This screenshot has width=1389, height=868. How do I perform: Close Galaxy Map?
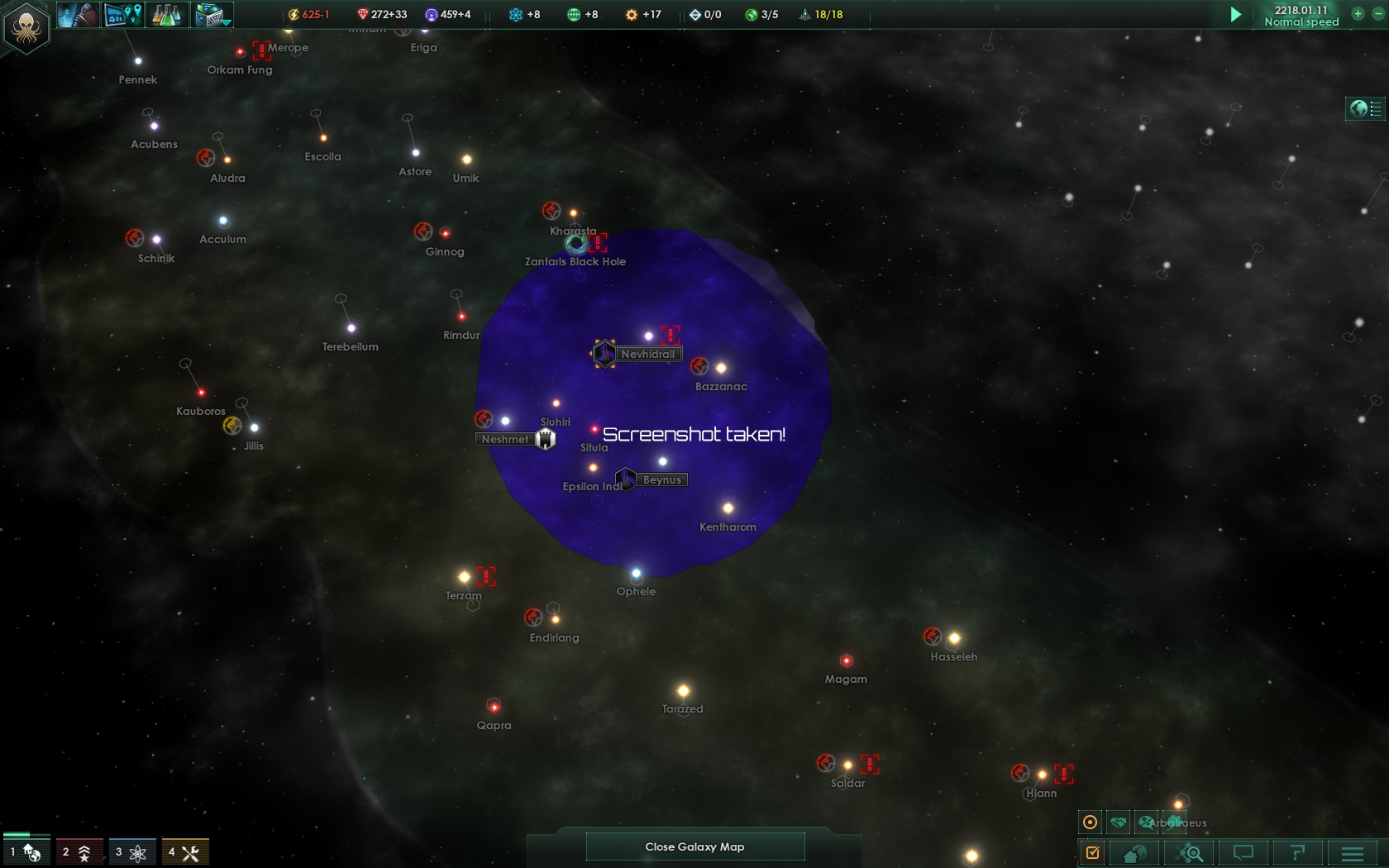click(x=694, y=847)
